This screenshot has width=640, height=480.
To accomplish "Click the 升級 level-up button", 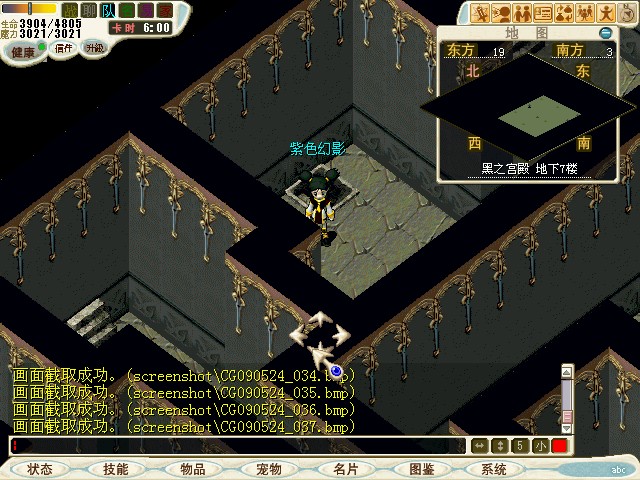I will tap(94, 47).
